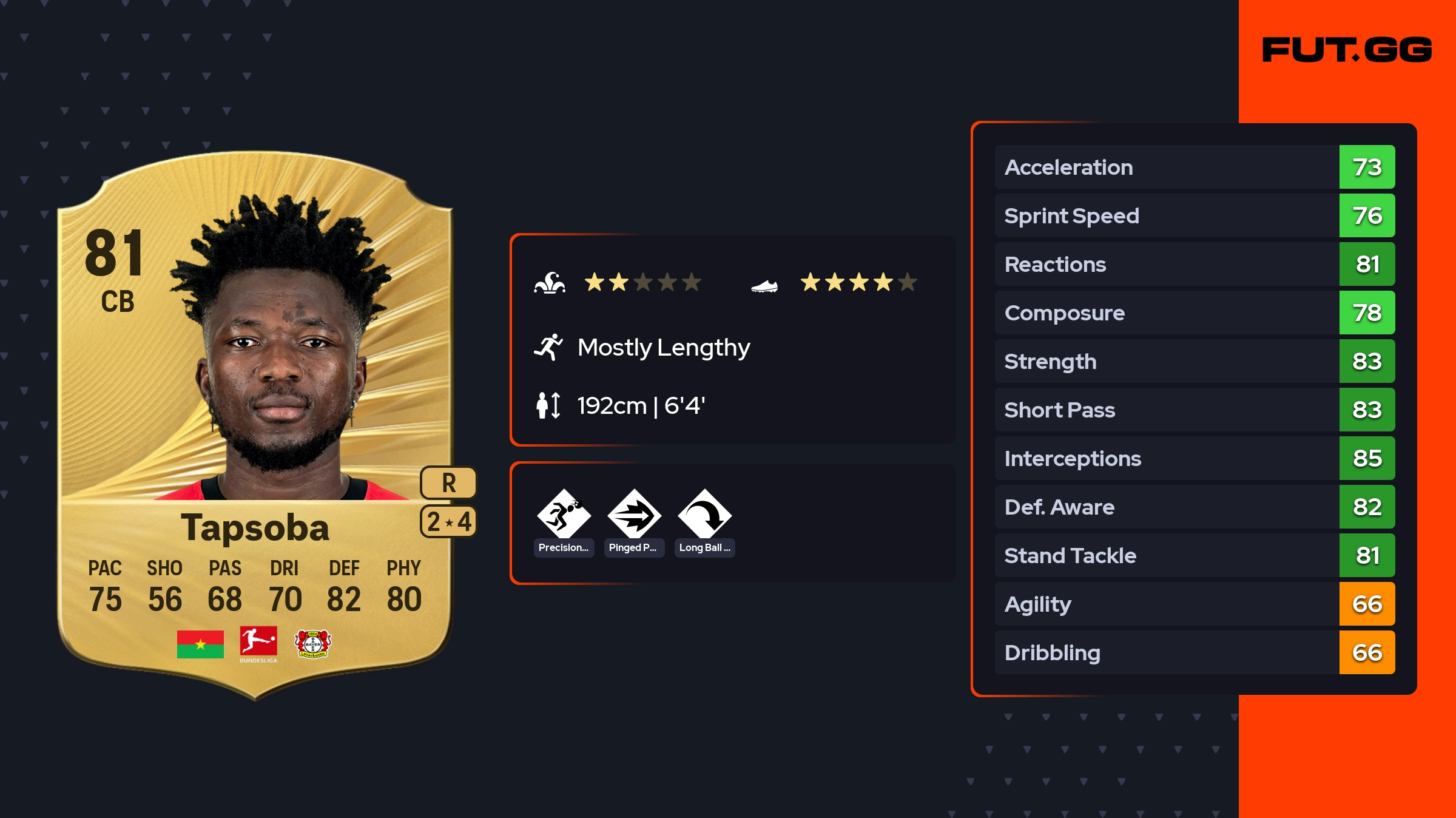The image size is (1456, 818).
Task: Select the Mostly Lengthy run style entry
Action: coord(662,348)
